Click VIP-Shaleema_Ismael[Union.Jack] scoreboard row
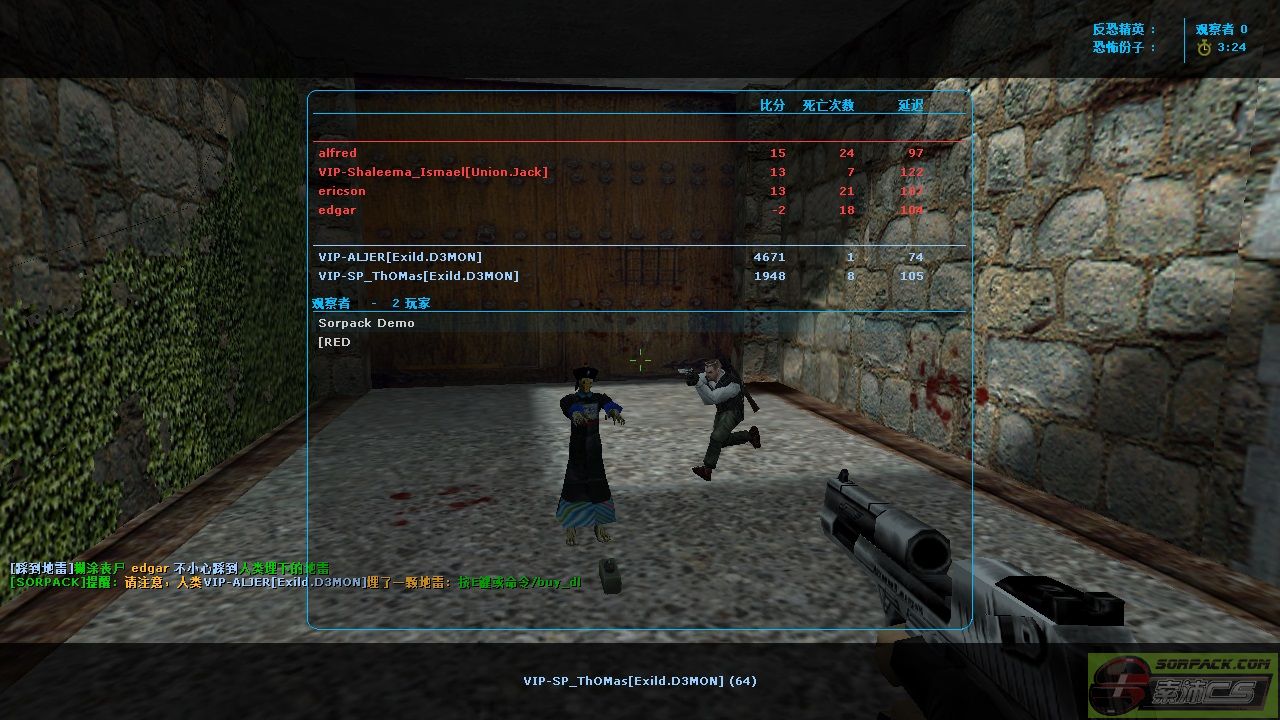This screenshot has height=720, width=1280. click(433, 172)
